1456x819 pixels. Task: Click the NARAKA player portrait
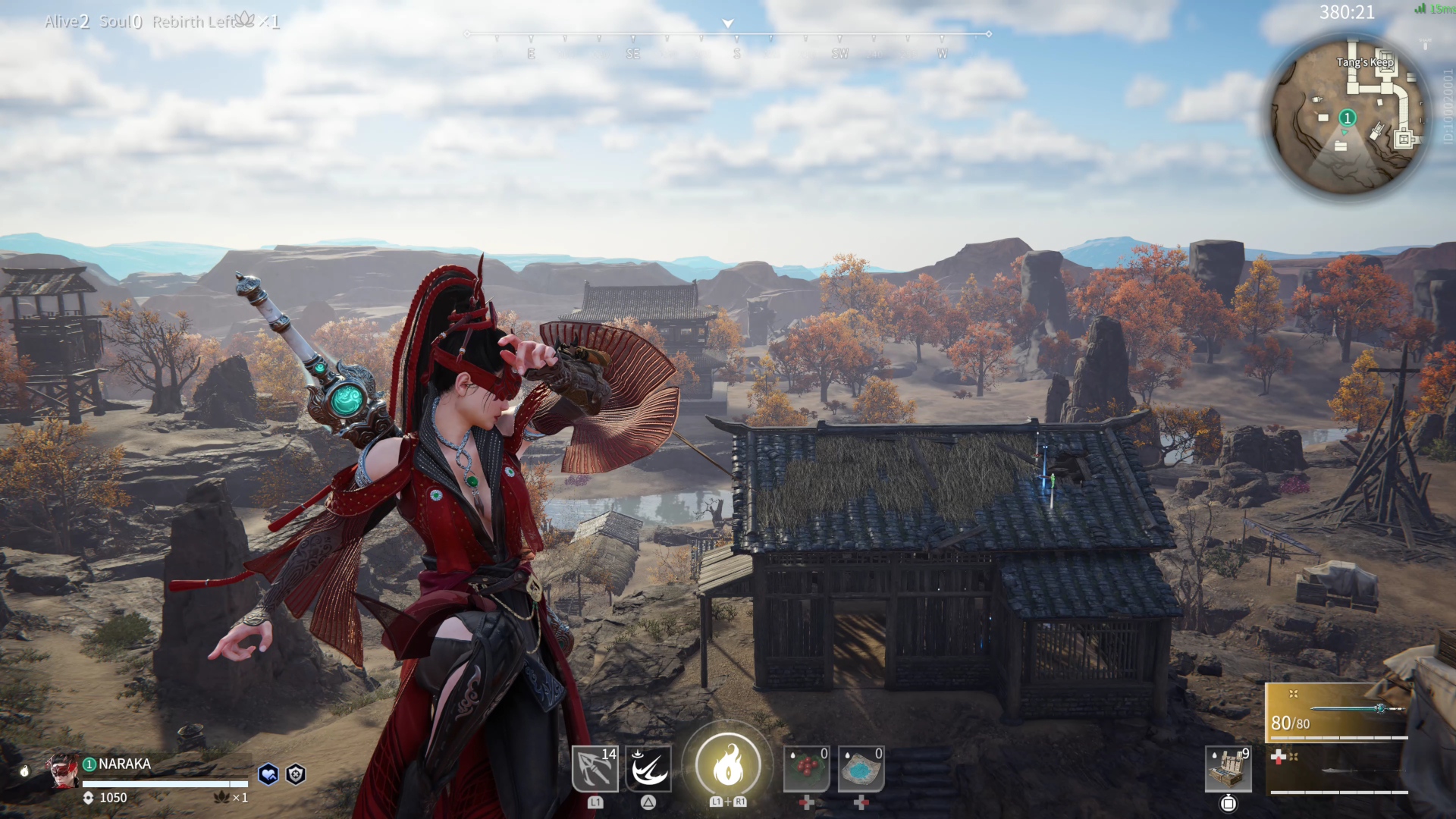[x=64, y=771]
